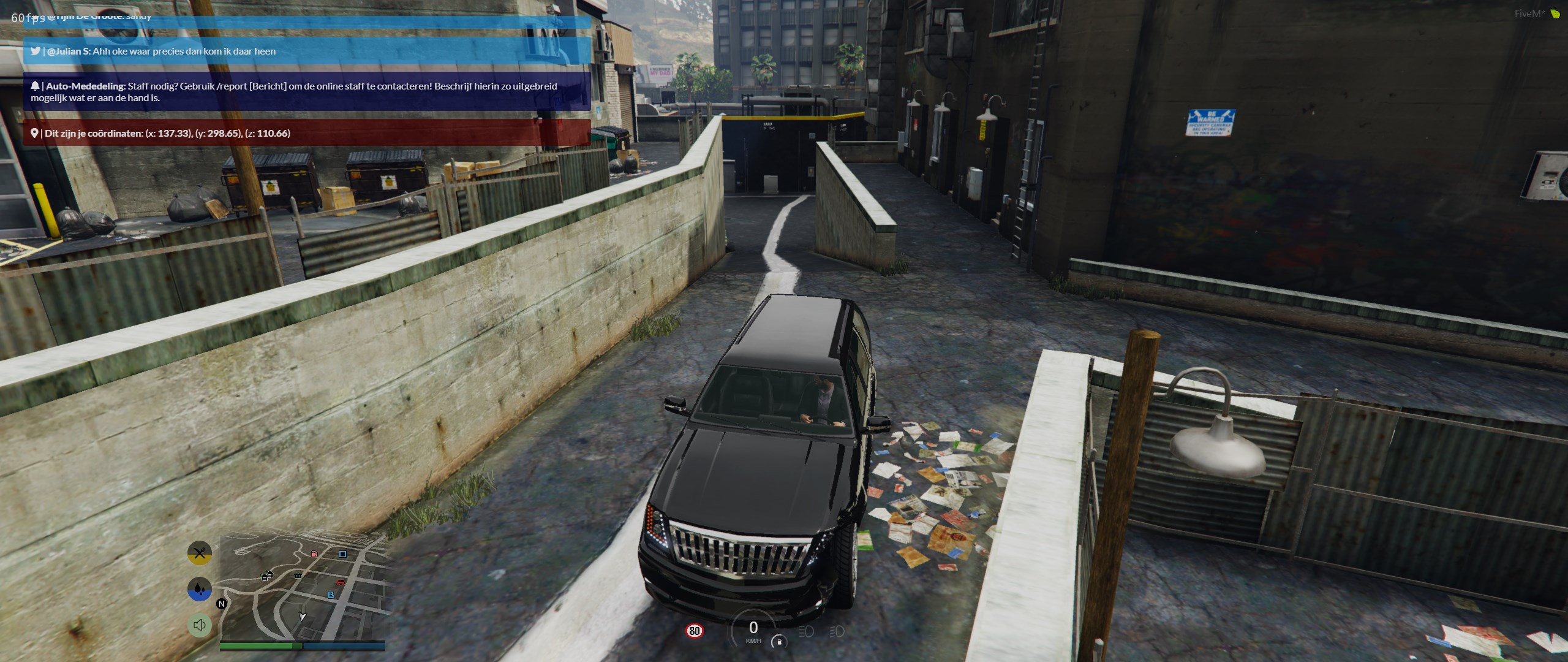
Task: Click the hunger fork-and-knife status icon
Action: coord(199,553)
